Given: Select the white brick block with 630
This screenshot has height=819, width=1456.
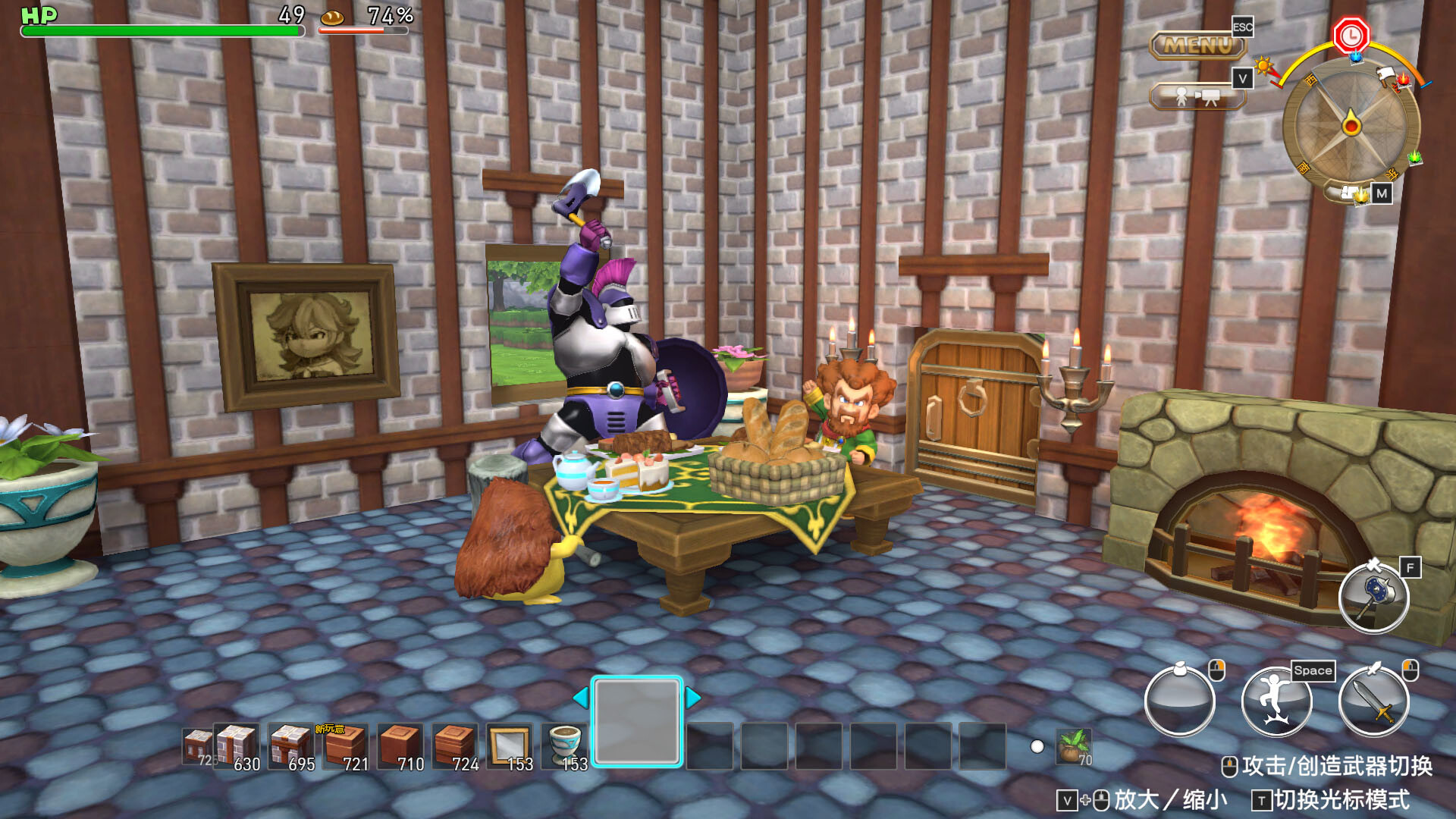Looking at the screenshot, I should [x=237, y=747].
